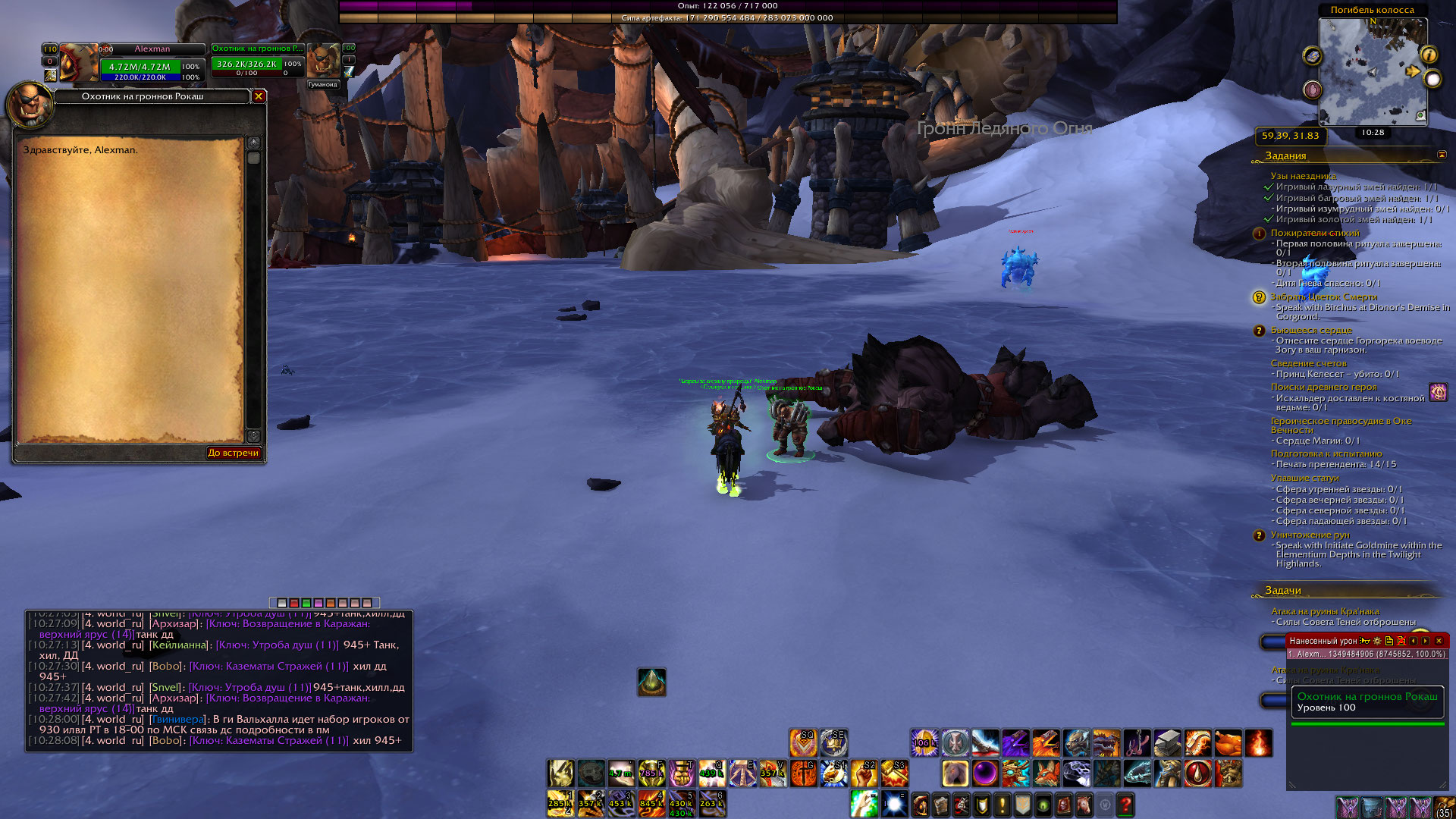Screen dimensions: 1456x819
Task: Use the quest item button with green gem
Action: [x=651, y=682]
